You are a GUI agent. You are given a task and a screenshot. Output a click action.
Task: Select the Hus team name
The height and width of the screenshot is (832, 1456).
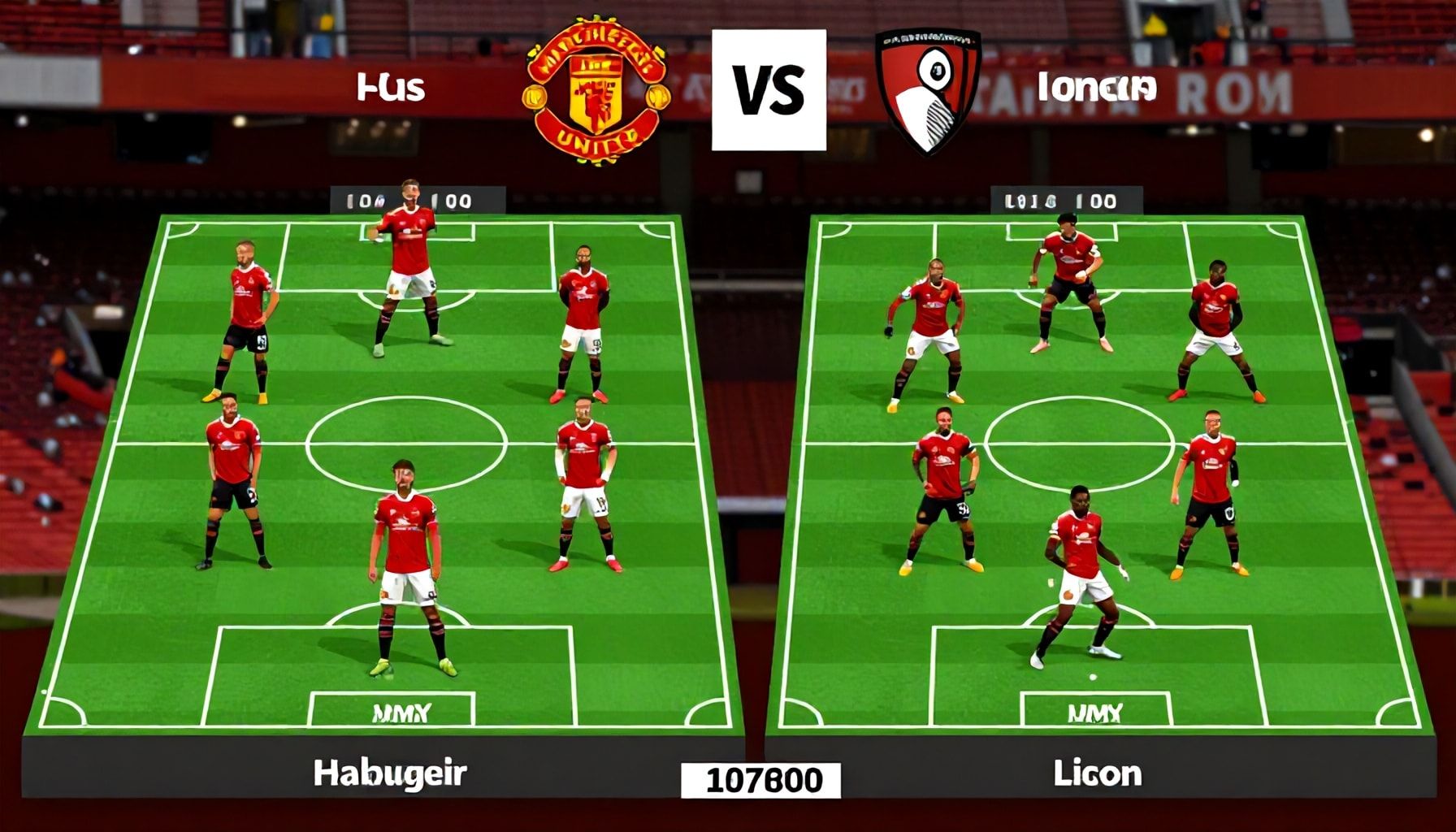point(391,87)
